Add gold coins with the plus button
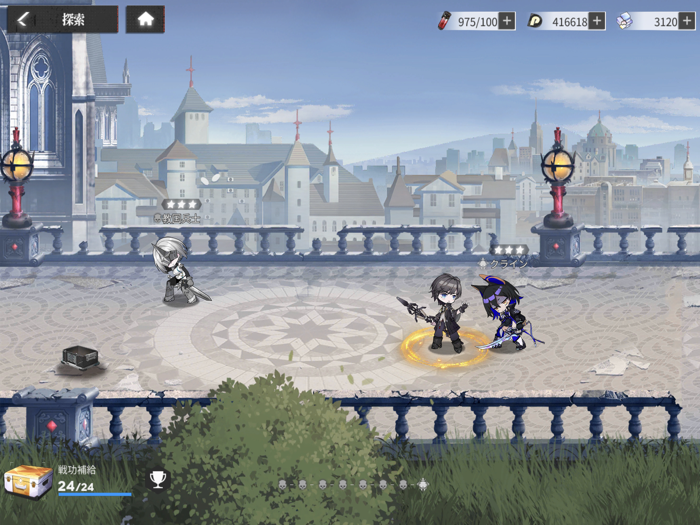Image resolution: width=700 pixels, height=525 pixels. point(597,21)
